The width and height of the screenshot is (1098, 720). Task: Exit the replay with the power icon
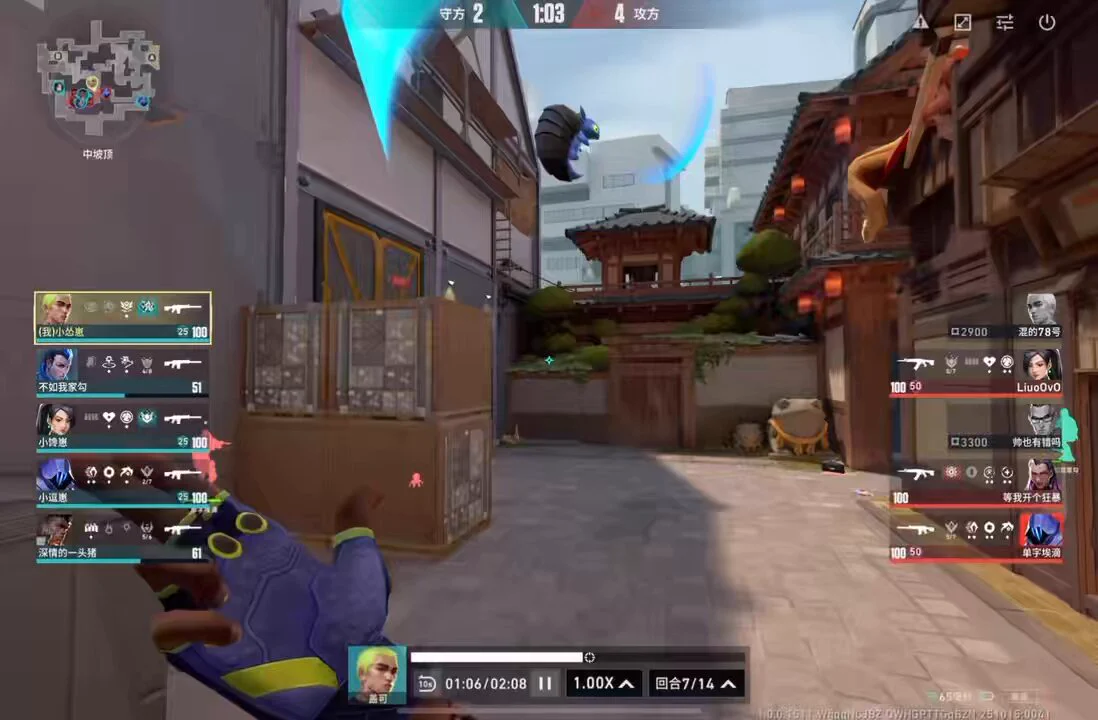[1047, 22]
